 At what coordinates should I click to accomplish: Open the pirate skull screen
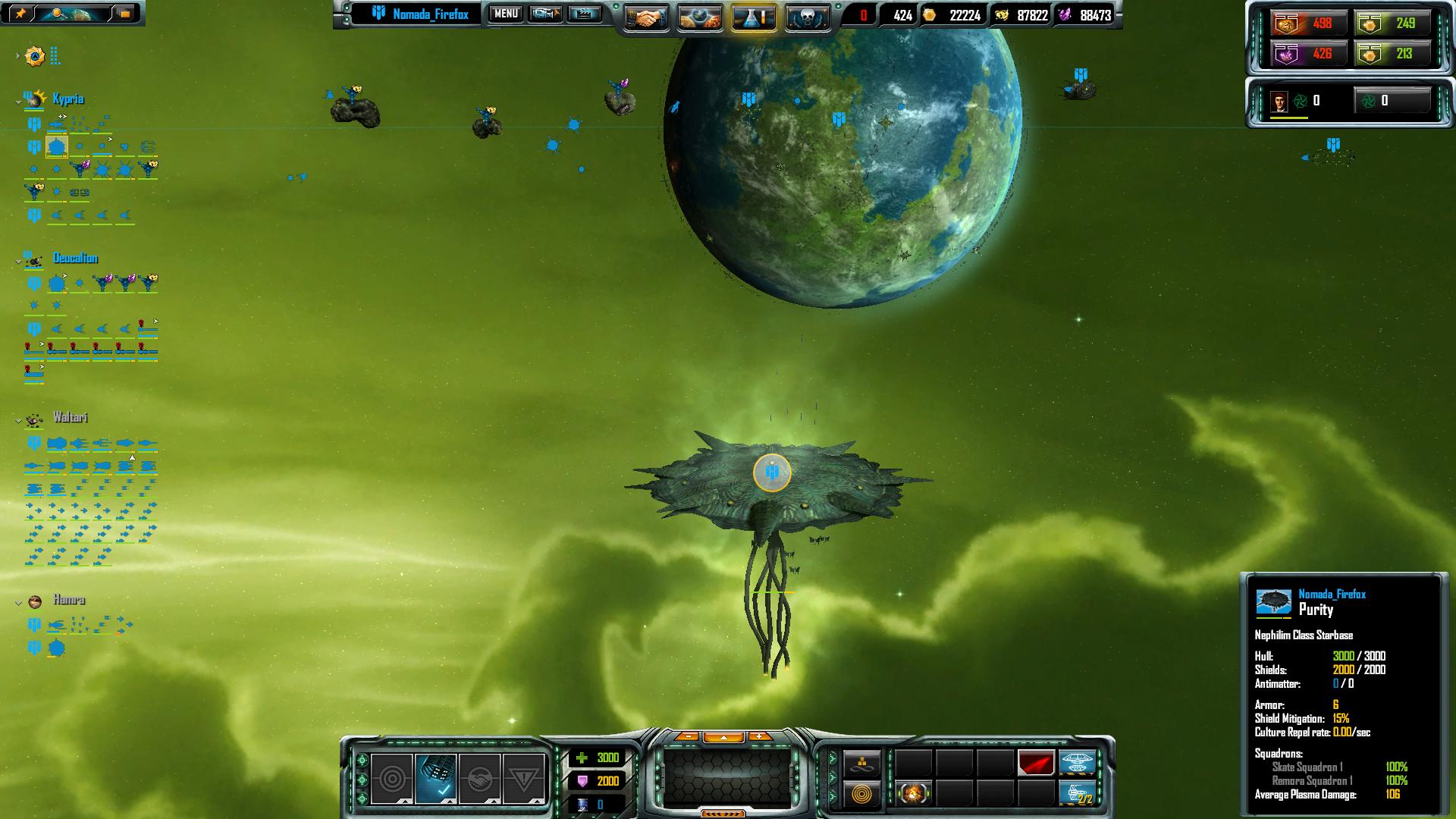tap(807, 17)
